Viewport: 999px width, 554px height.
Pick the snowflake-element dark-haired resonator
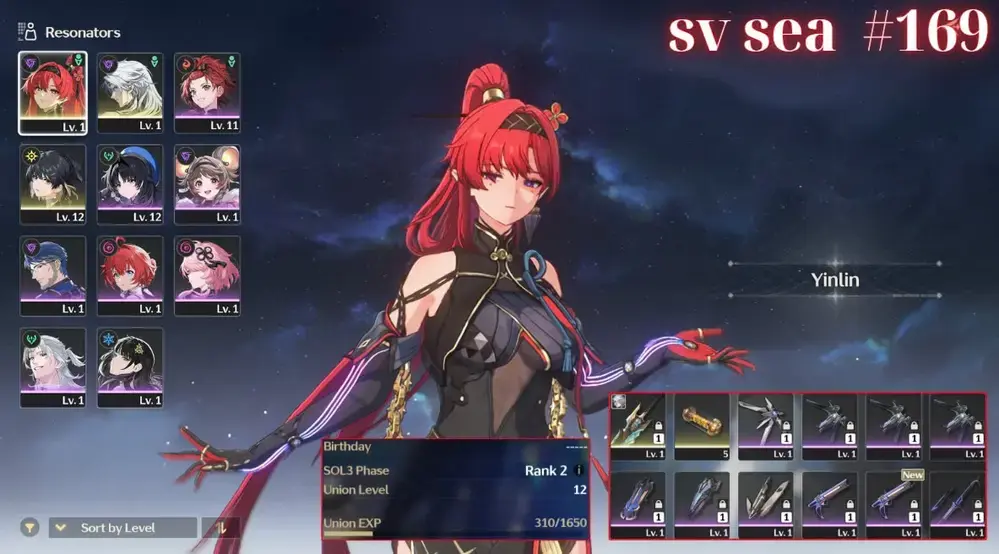point(130,367)
